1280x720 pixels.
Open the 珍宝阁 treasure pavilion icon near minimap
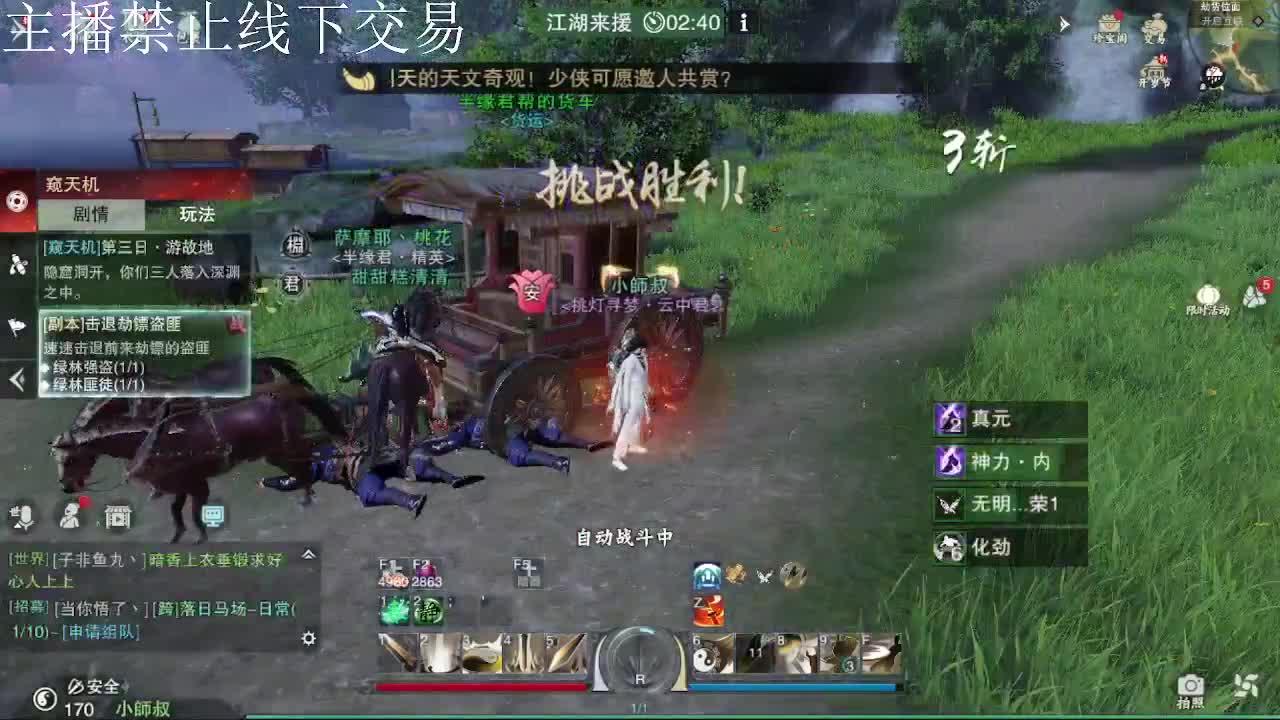1110,22
